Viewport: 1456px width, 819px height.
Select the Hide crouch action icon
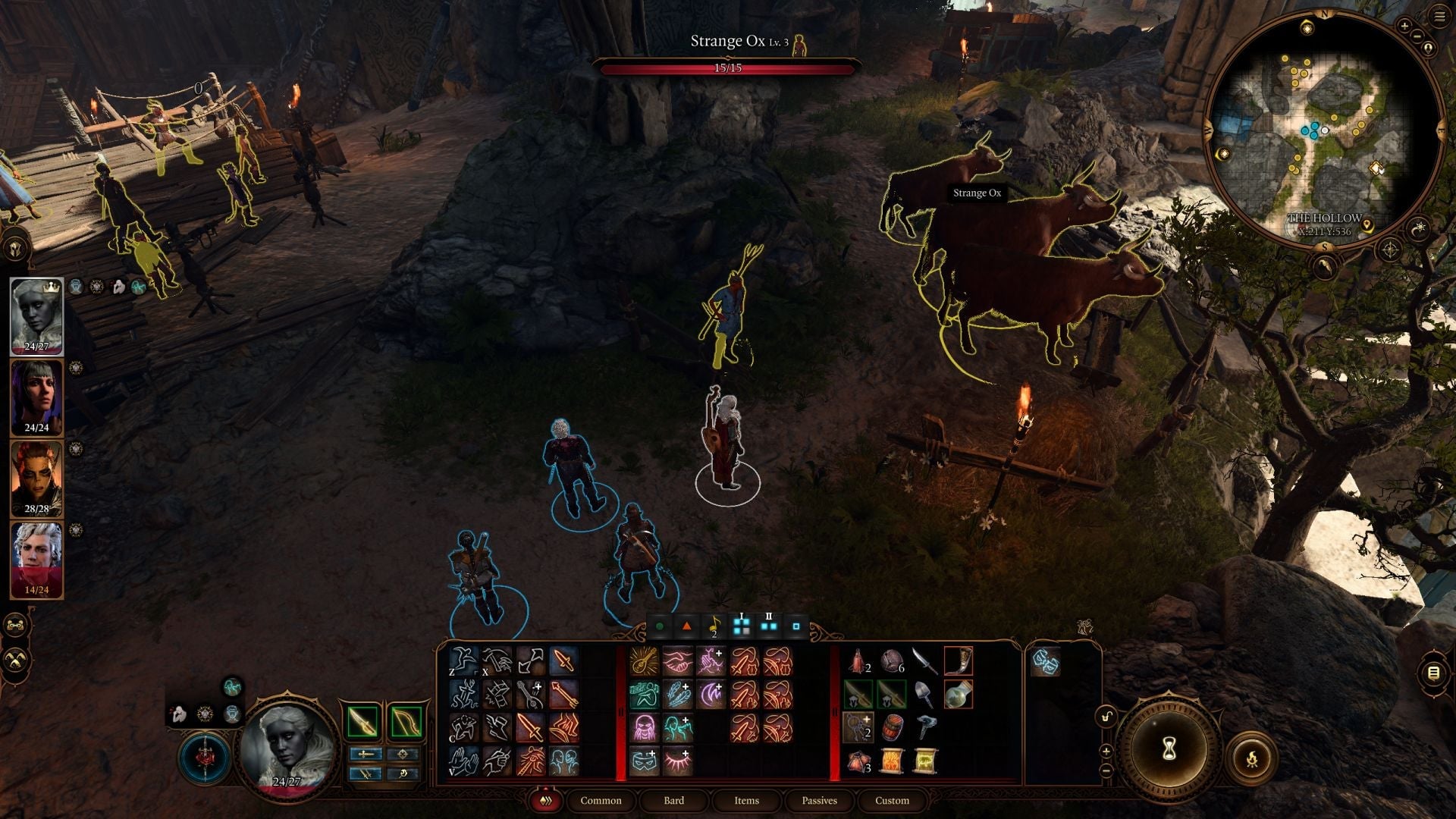point(463,727)
